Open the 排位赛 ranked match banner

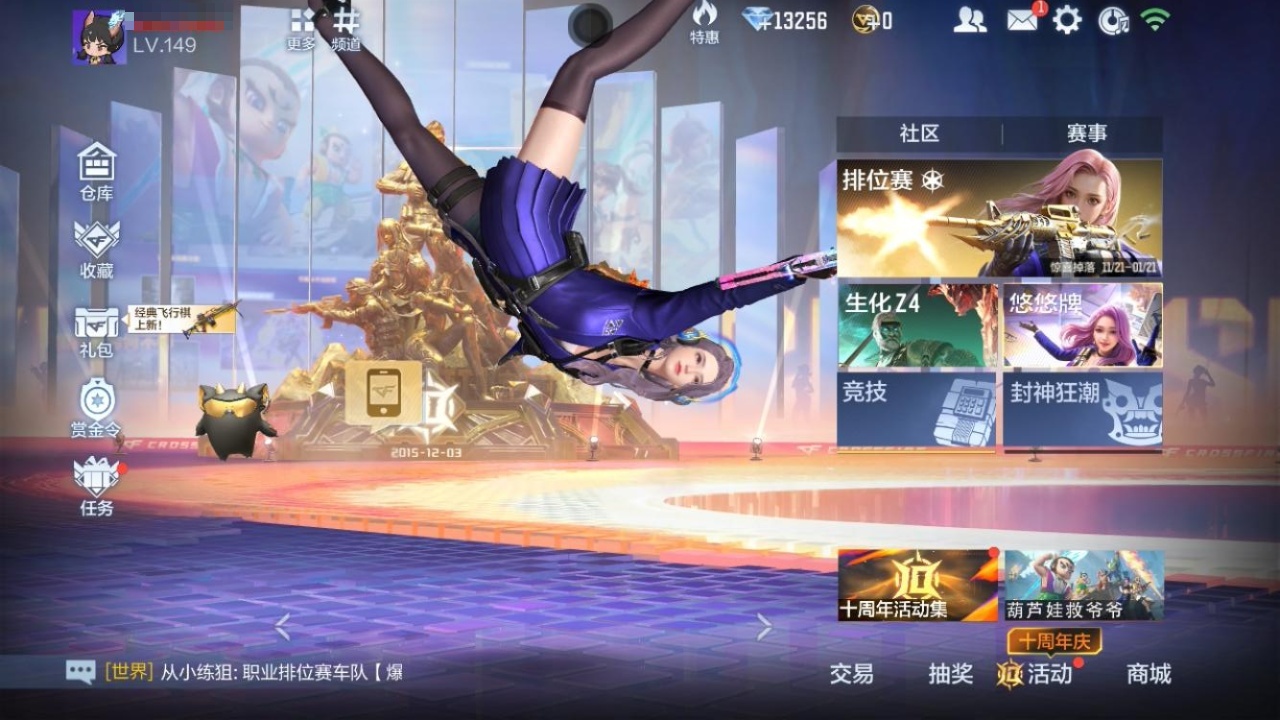pos(1000,215)
